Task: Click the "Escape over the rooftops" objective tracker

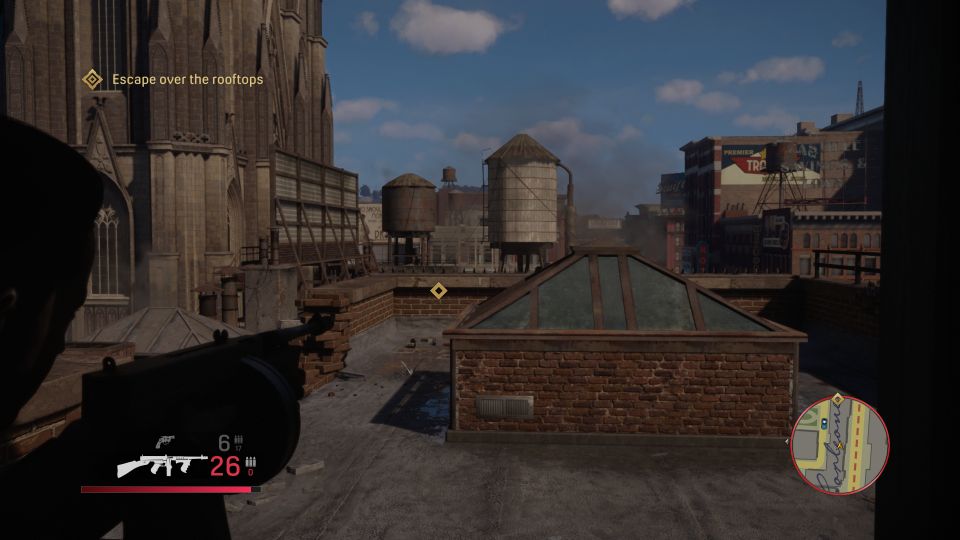Action: (176, 79)
